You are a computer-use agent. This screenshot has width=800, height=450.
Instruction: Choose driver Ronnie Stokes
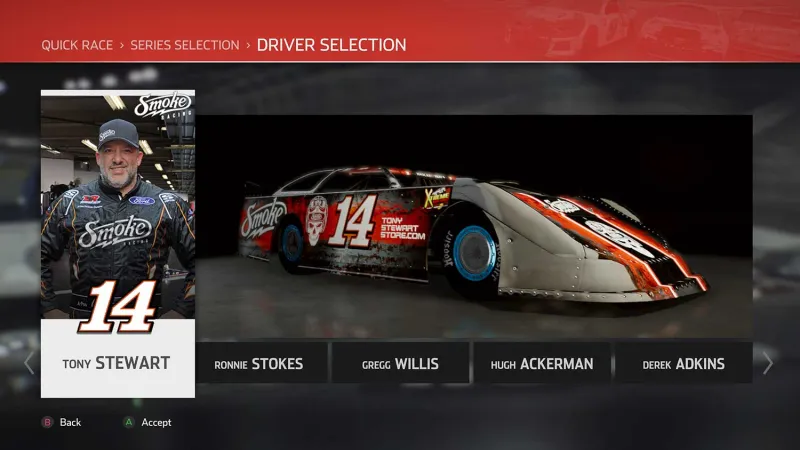tap(259, 364)
